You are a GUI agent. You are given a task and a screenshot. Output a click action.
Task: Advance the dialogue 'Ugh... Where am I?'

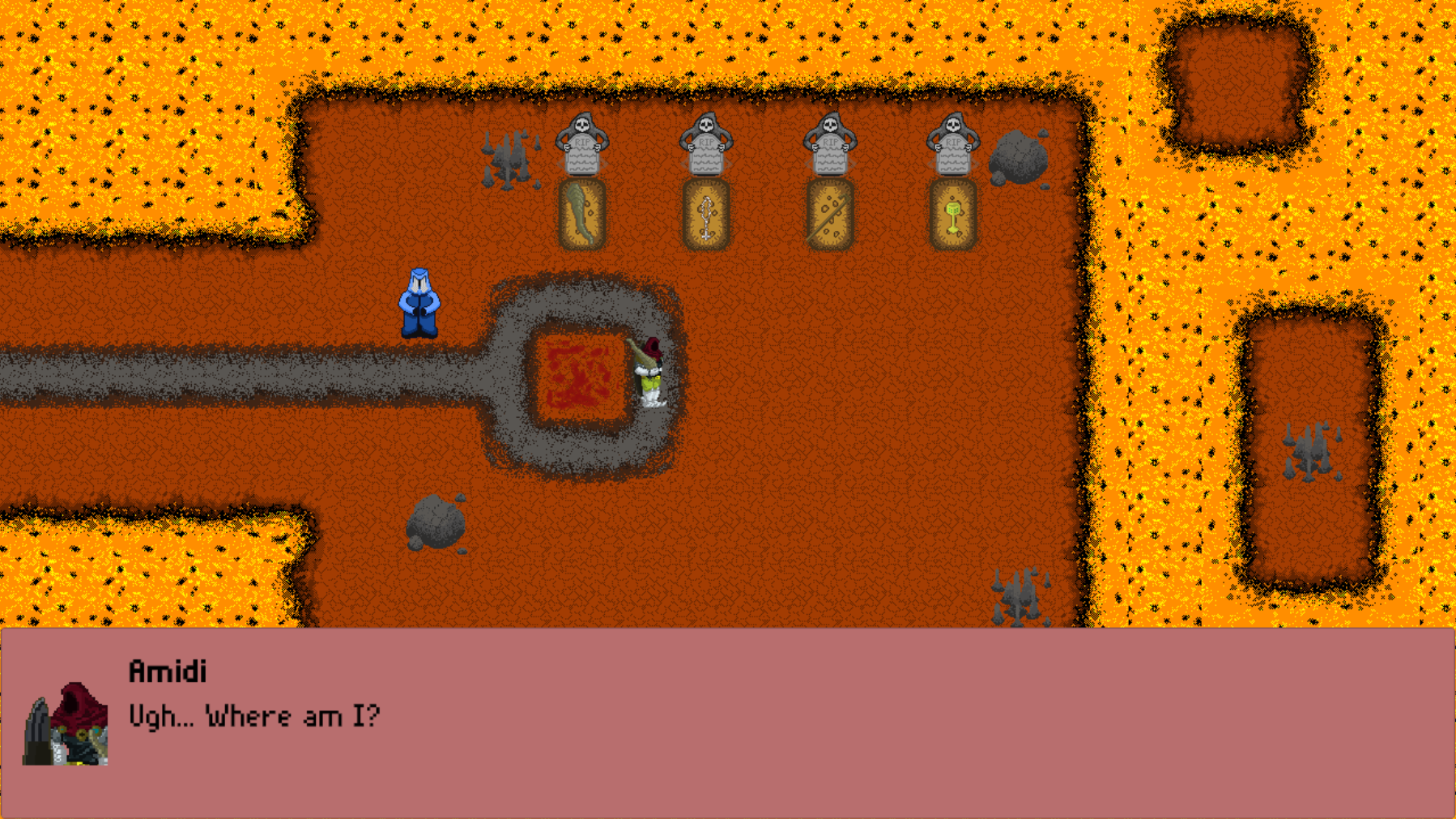click(x=253, y=714)
